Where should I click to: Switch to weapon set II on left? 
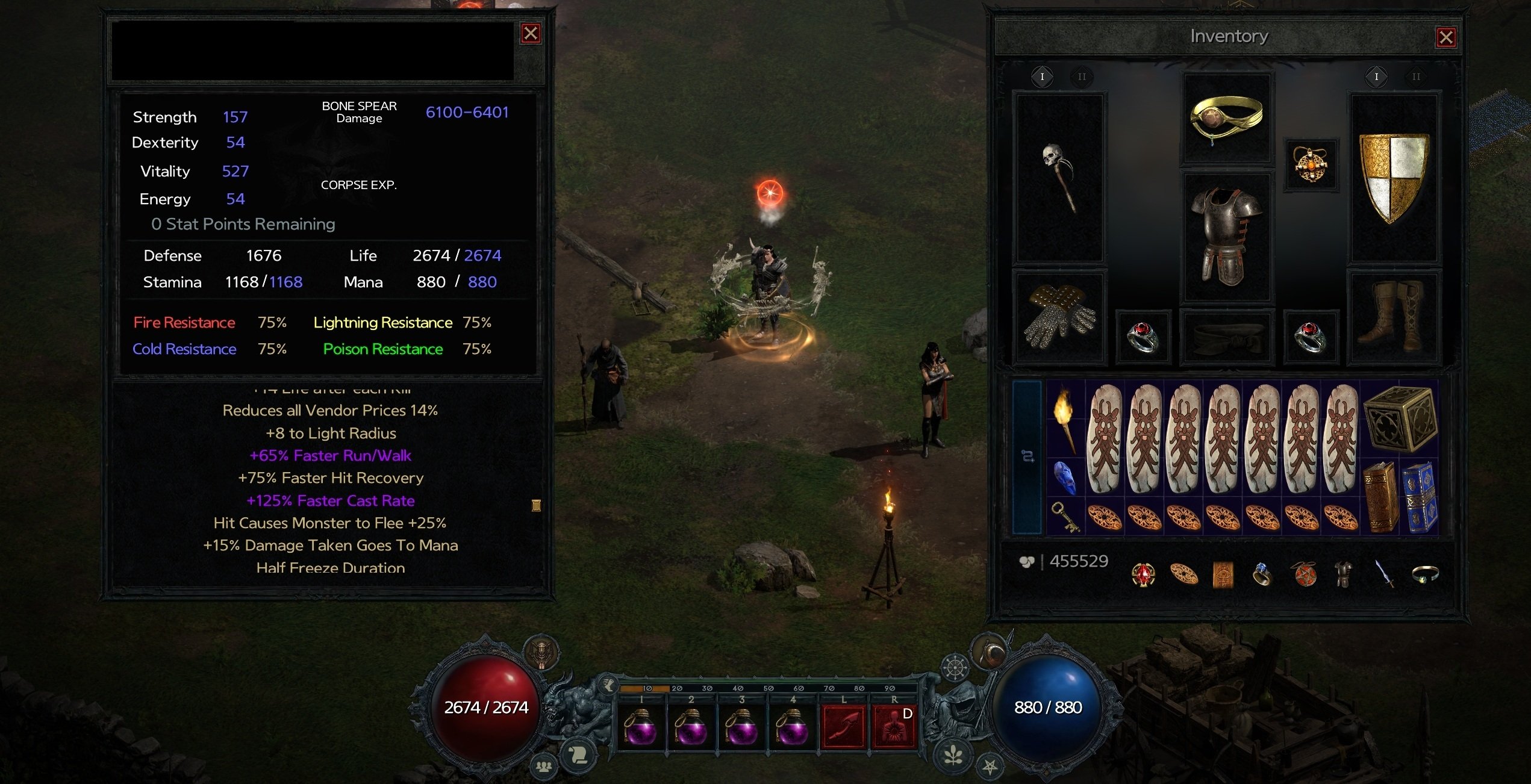click(x=1082, y=77)
